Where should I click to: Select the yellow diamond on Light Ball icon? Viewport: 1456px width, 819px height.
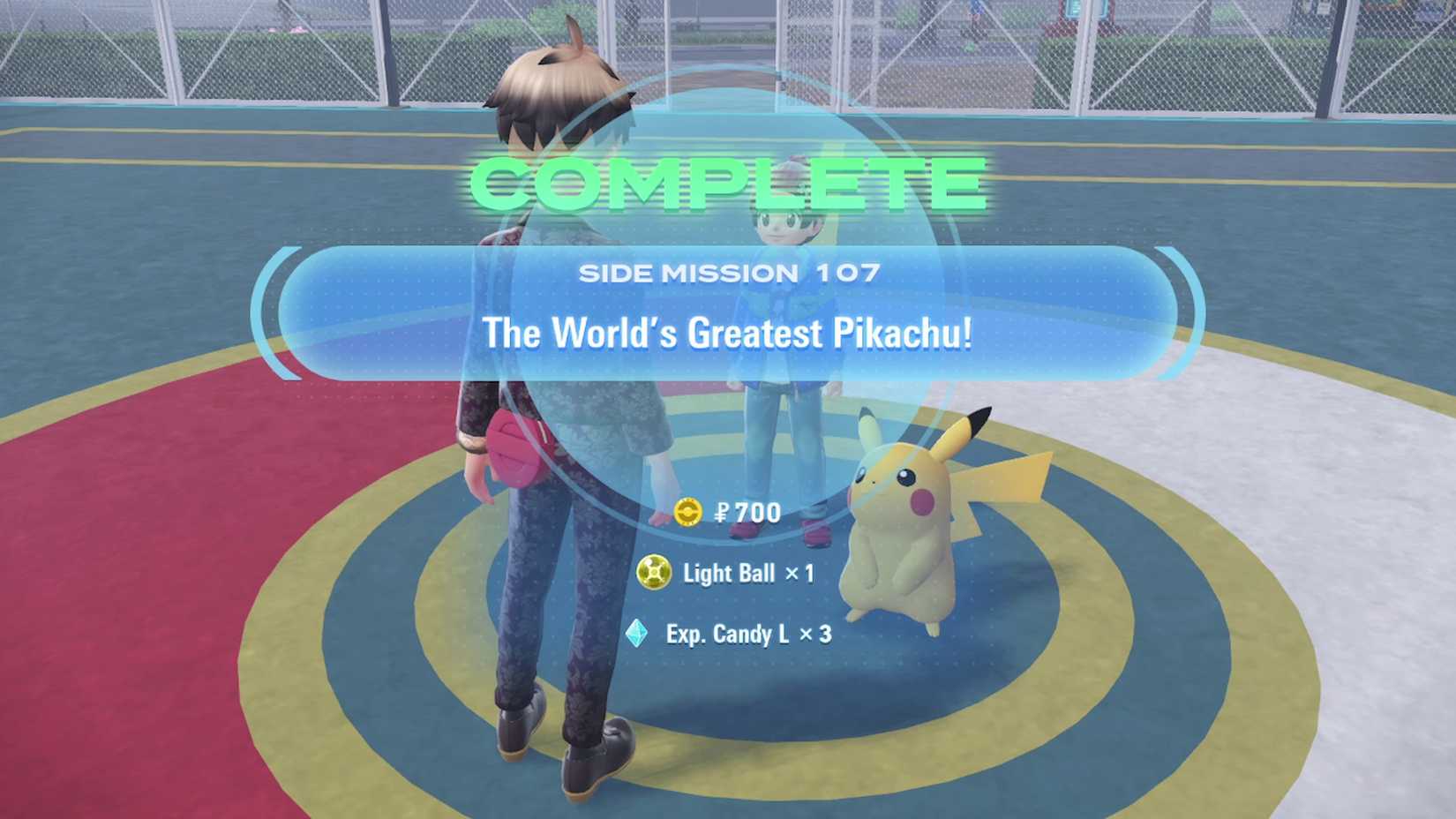click(654, 573)
